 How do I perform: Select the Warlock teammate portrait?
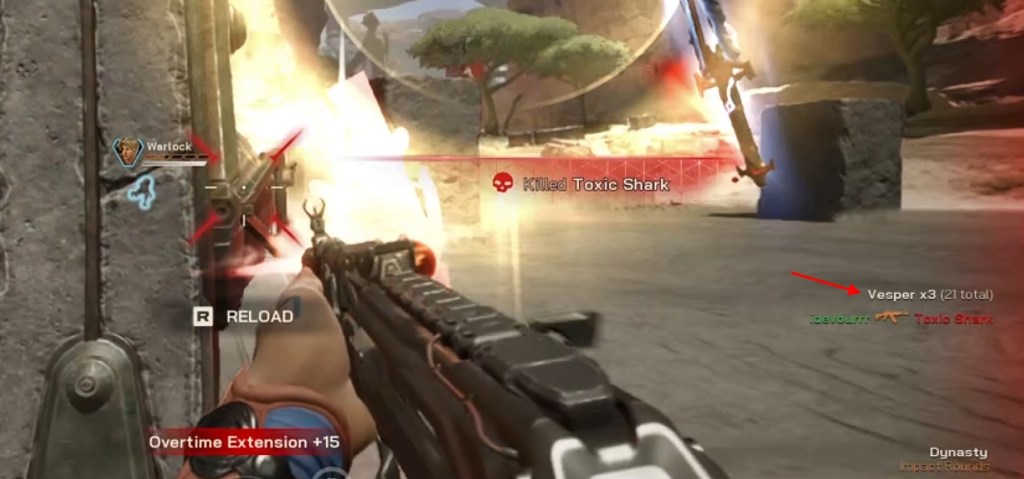(x=128, y=152)
